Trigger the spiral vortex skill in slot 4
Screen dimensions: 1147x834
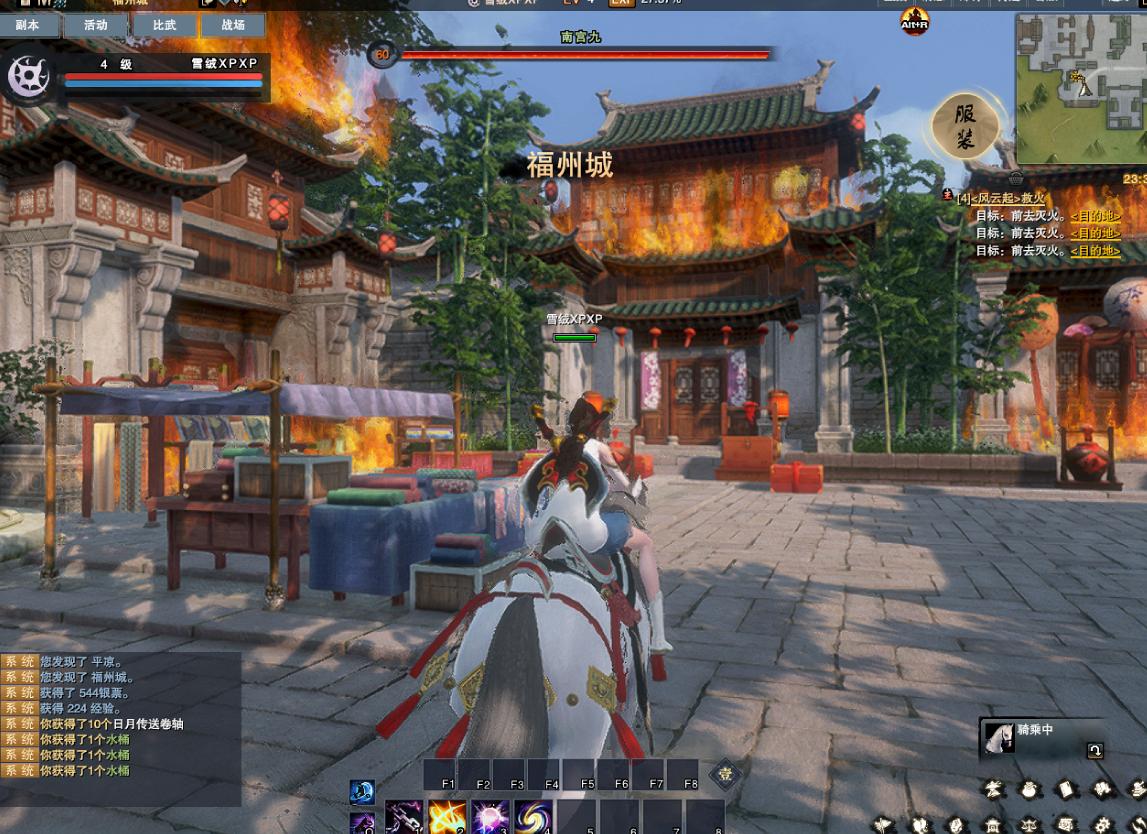click(x=534, y=818)
